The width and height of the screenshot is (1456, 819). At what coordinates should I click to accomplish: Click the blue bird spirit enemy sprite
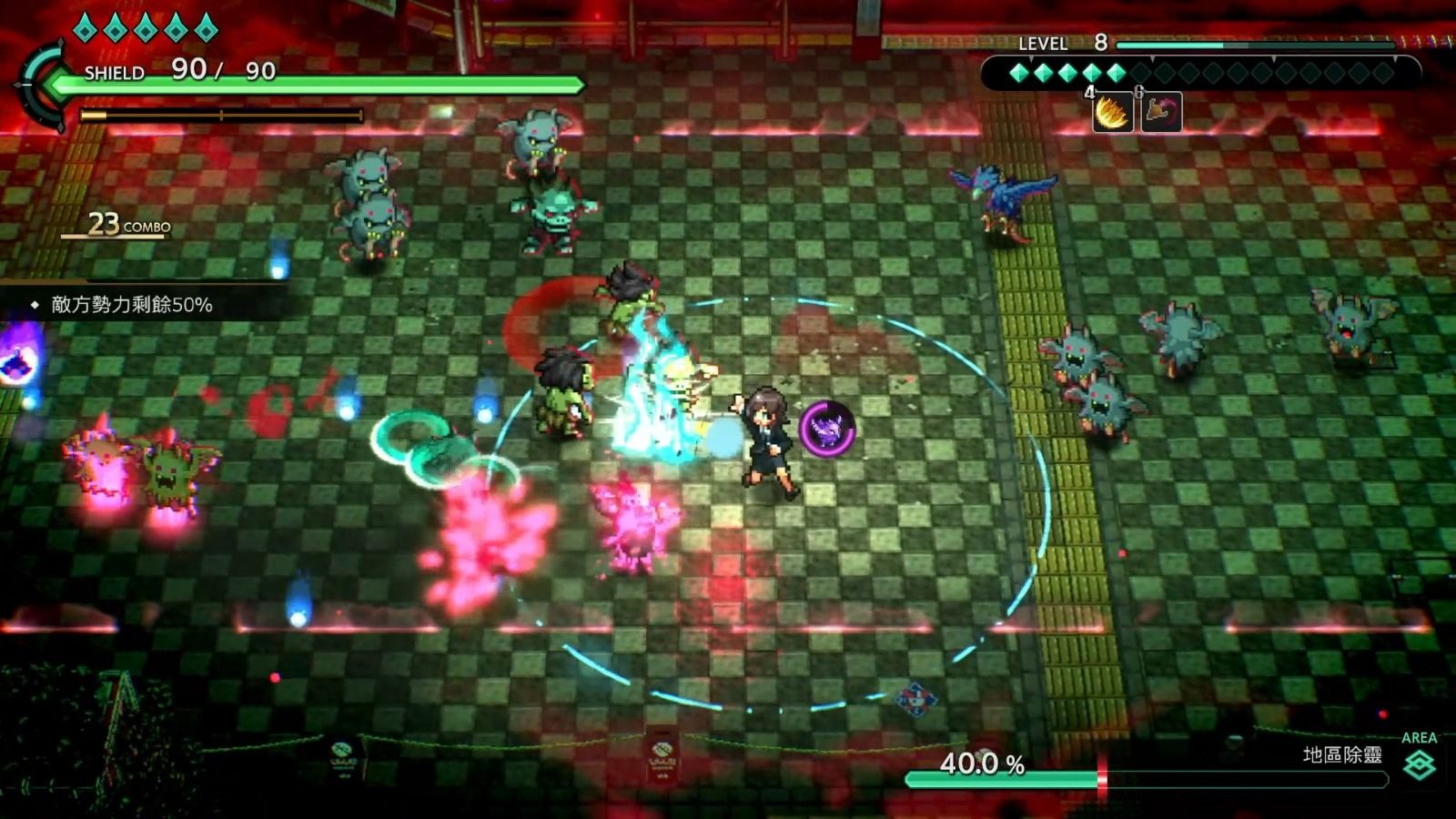[1001, 198]
